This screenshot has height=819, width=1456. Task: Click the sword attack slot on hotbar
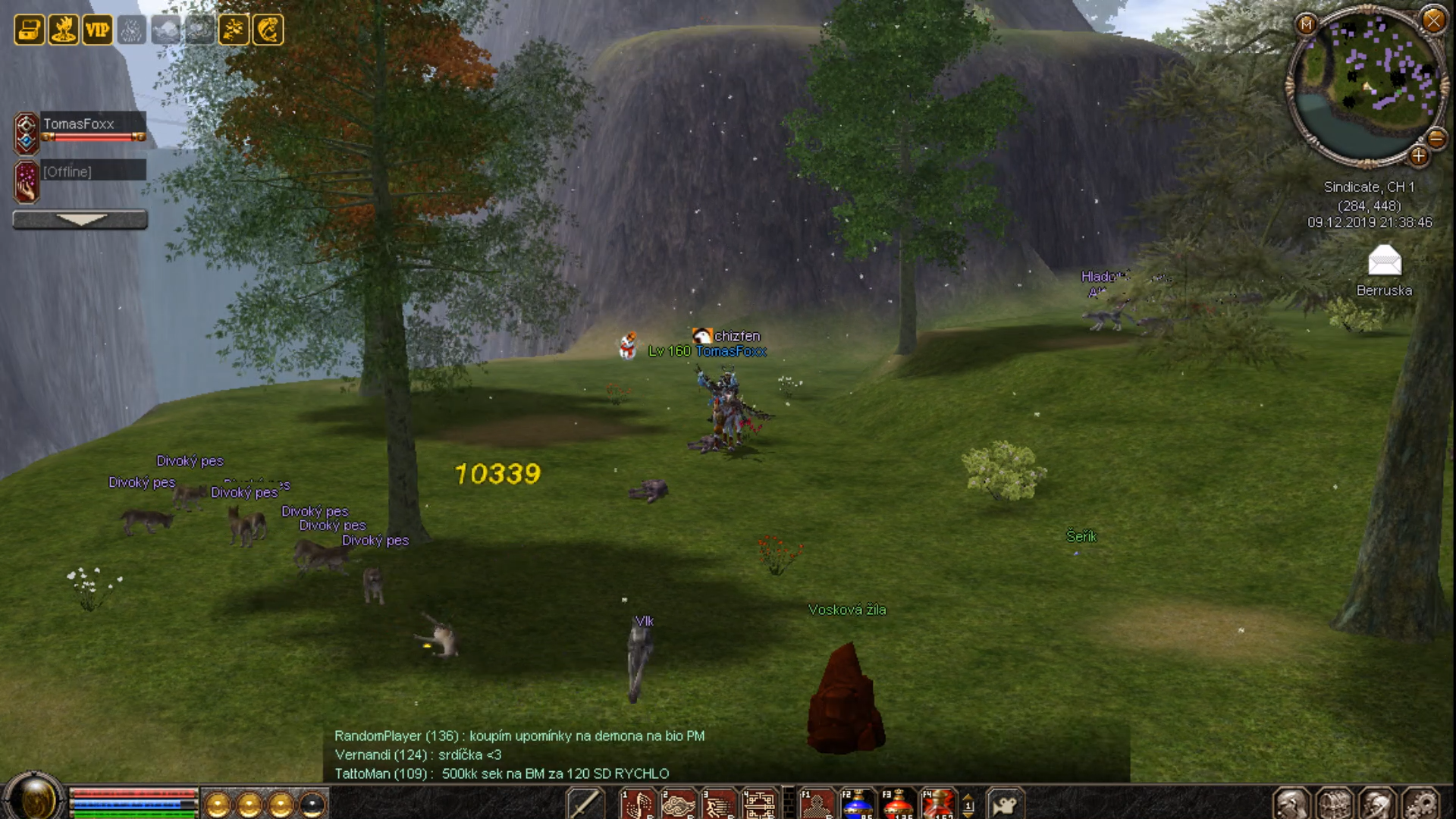tap(585, 804)
